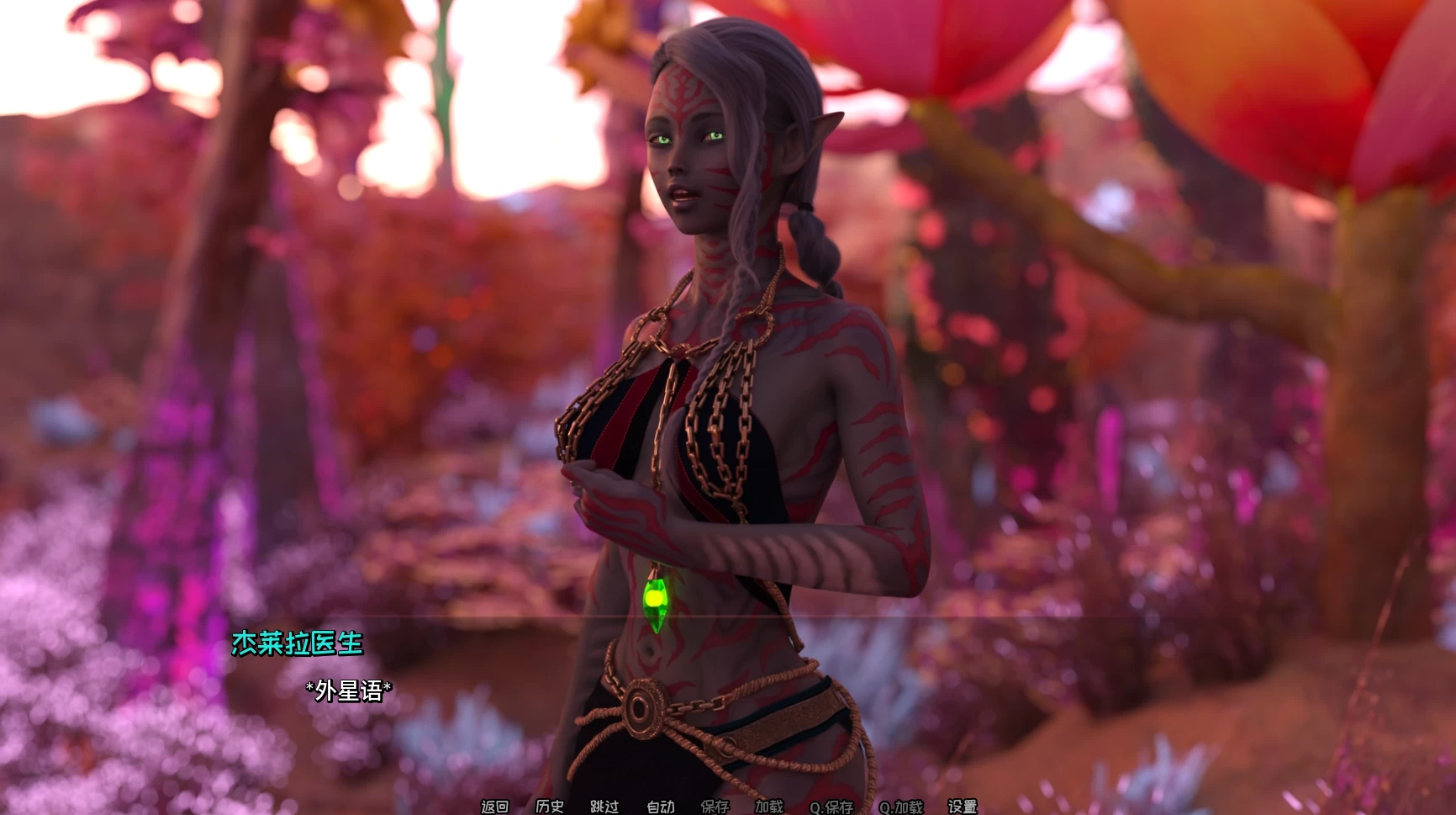The width and height of the screenshot is (1456, 815).
Task: Click the 返回 (Back) quick menu button
Action: [494, 807]
